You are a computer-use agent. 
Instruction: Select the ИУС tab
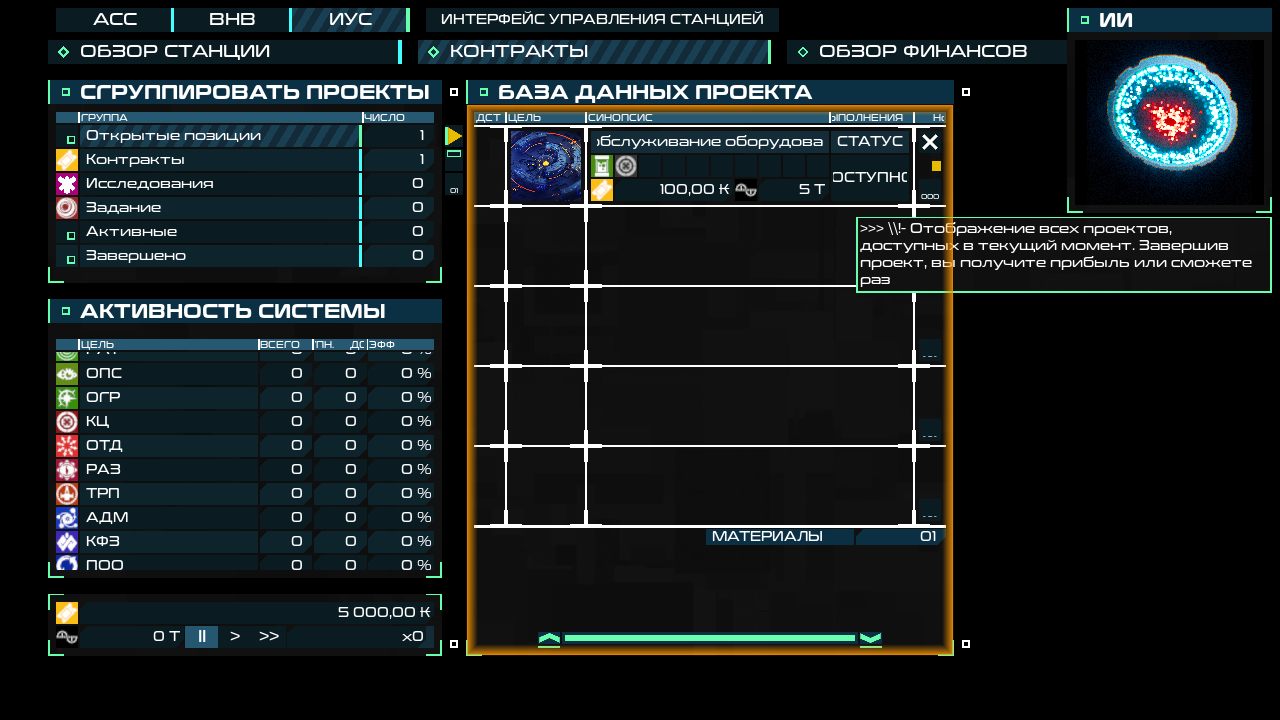coord(350,20)
